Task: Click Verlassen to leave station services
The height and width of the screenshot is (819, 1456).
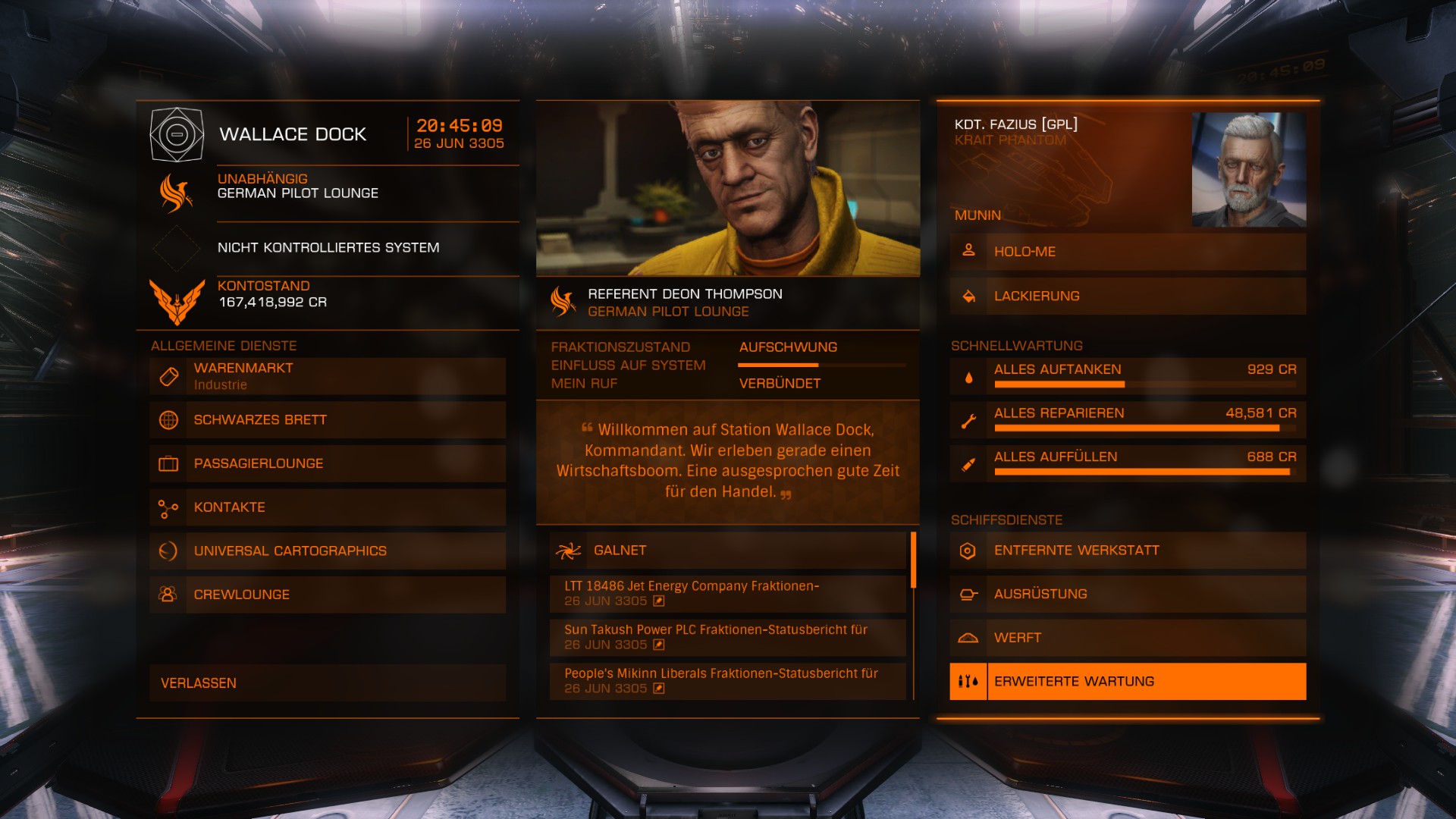Action: coord(328,683)
